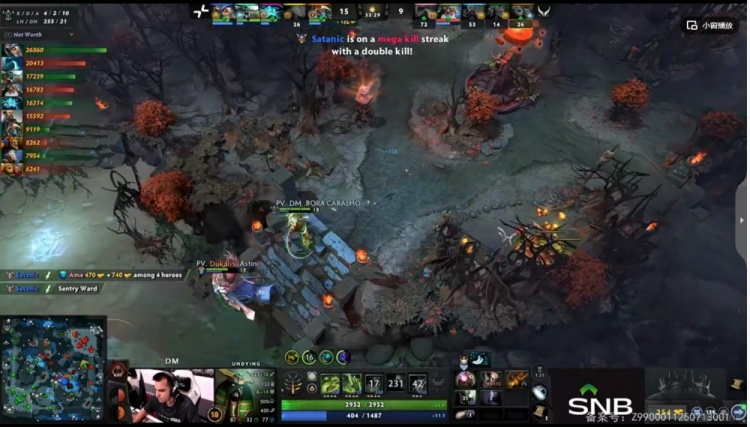Click the Undying hero portrait

245,391
